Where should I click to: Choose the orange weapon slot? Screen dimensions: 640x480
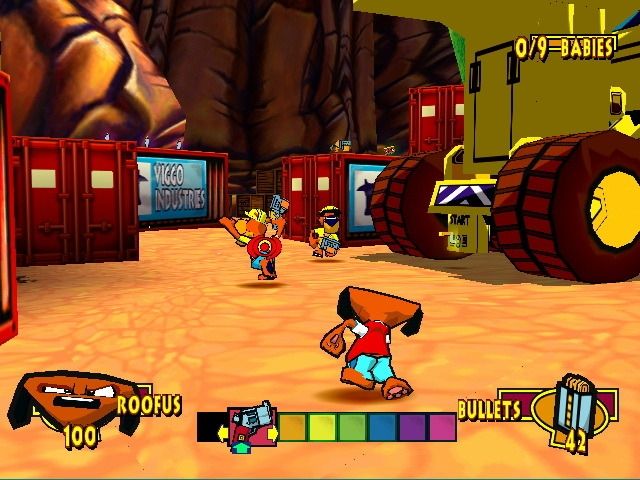point(293,427)
